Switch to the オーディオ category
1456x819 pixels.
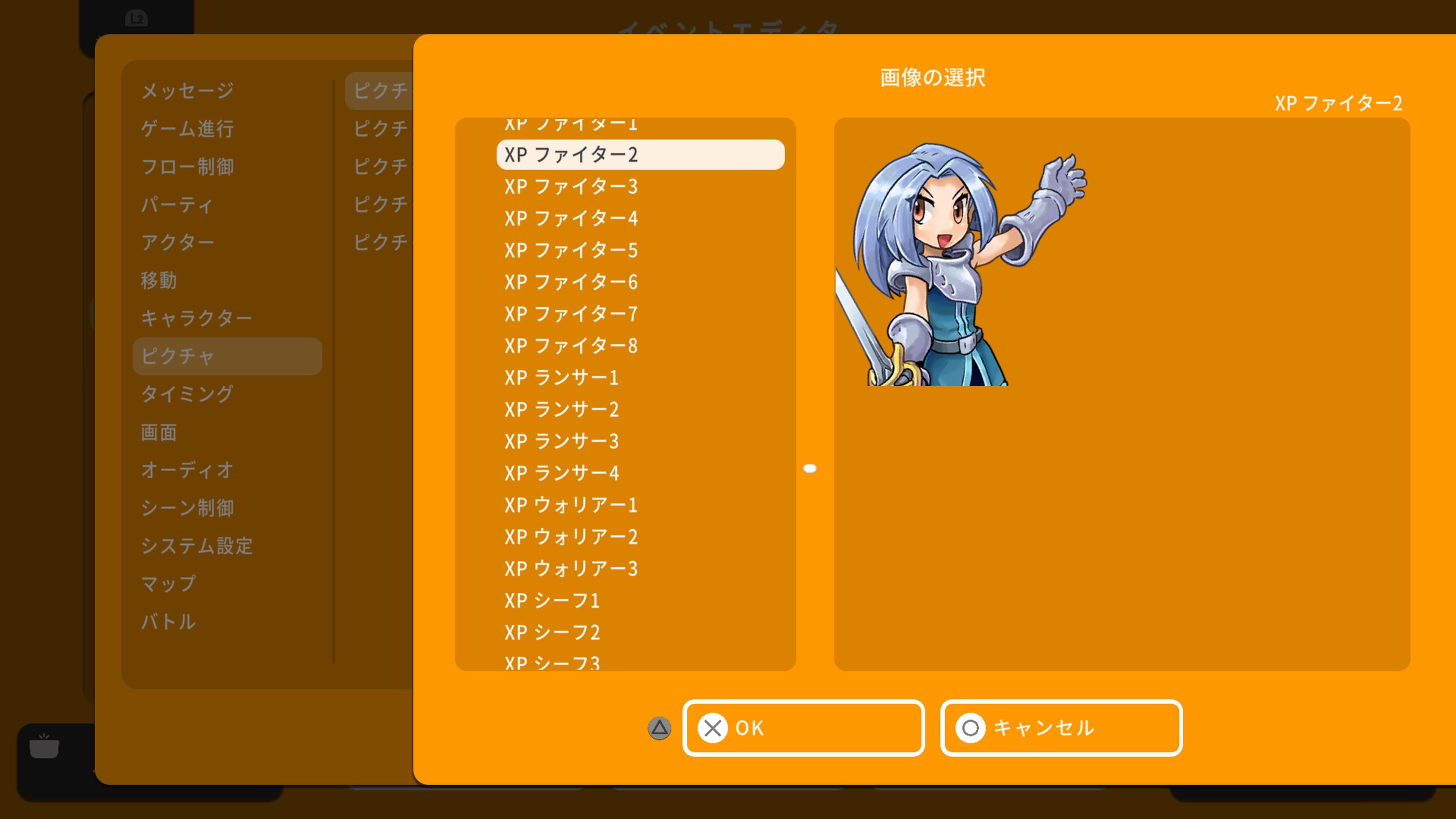[x=187, y=470]
